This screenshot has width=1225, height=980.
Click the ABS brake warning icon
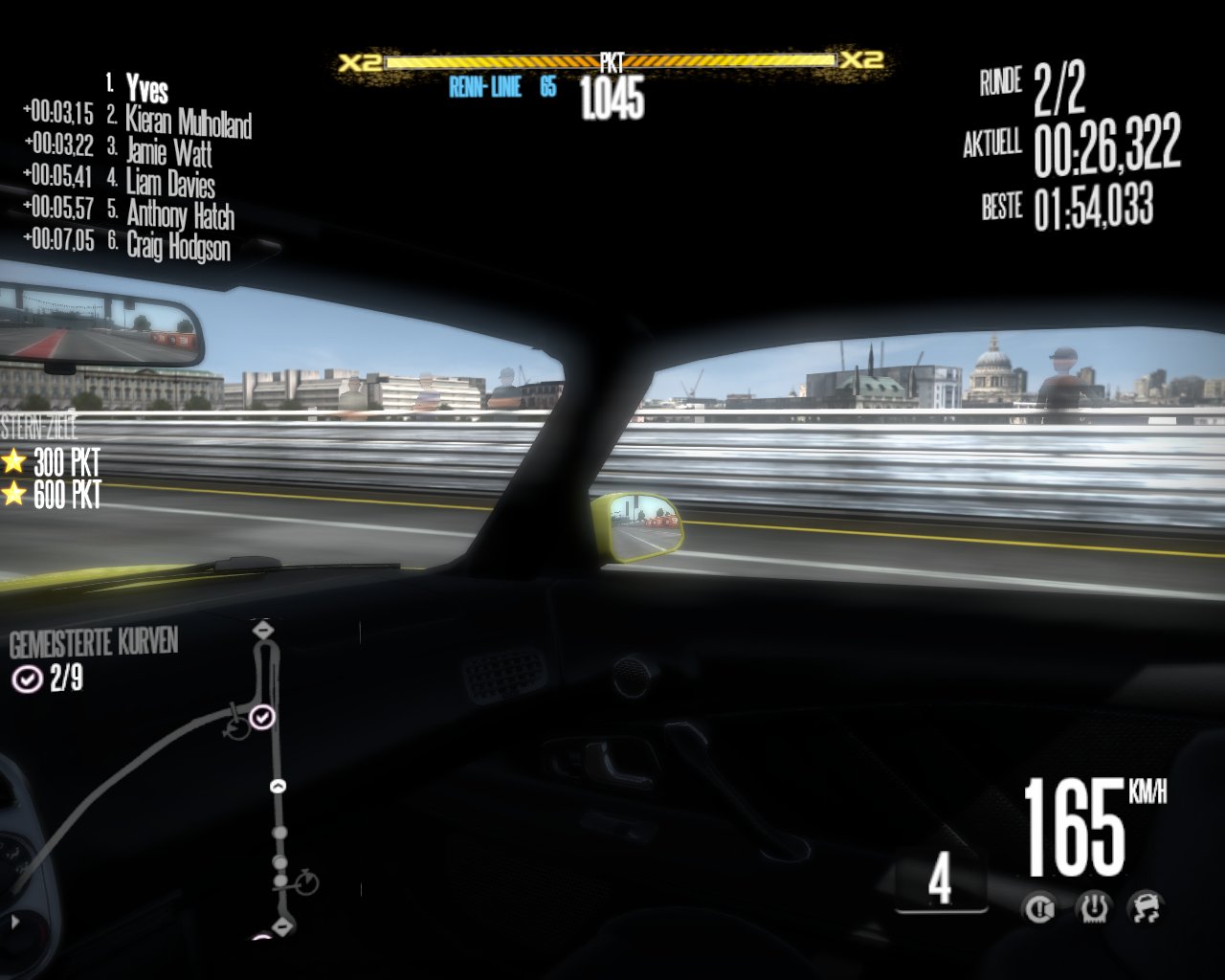(x=1040, y=906)
